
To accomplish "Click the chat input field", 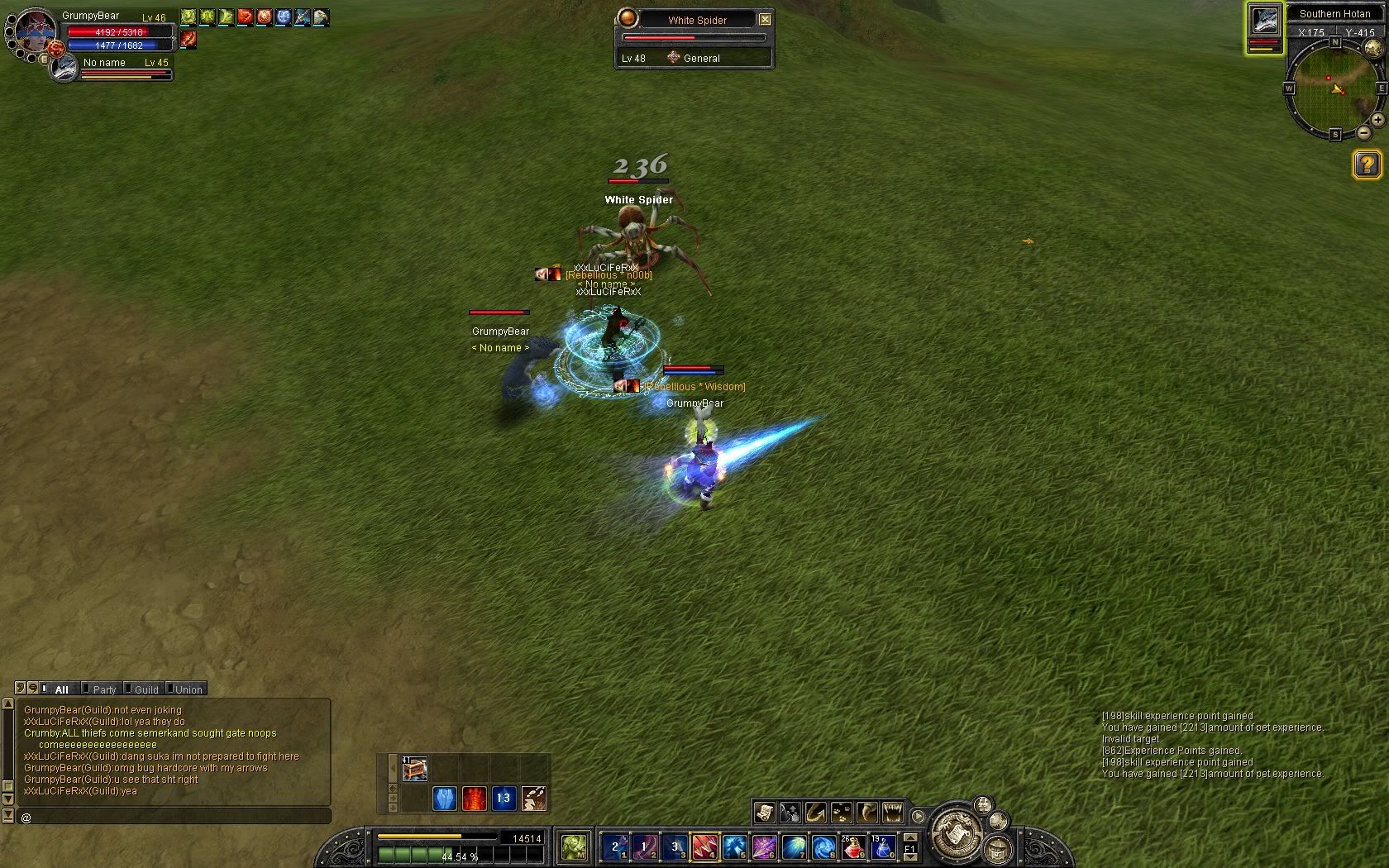I will 174,817.
